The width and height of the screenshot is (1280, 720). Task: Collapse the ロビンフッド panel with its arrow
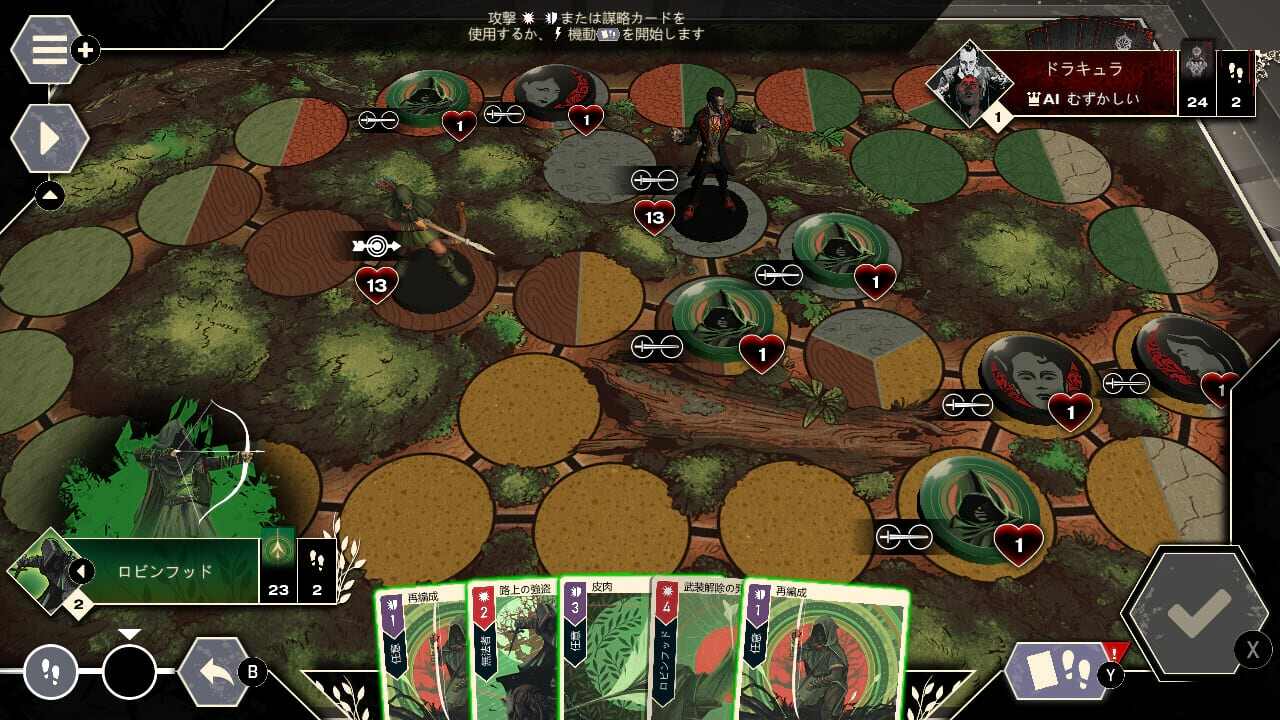pyautogui.click(x=81, y=571)
